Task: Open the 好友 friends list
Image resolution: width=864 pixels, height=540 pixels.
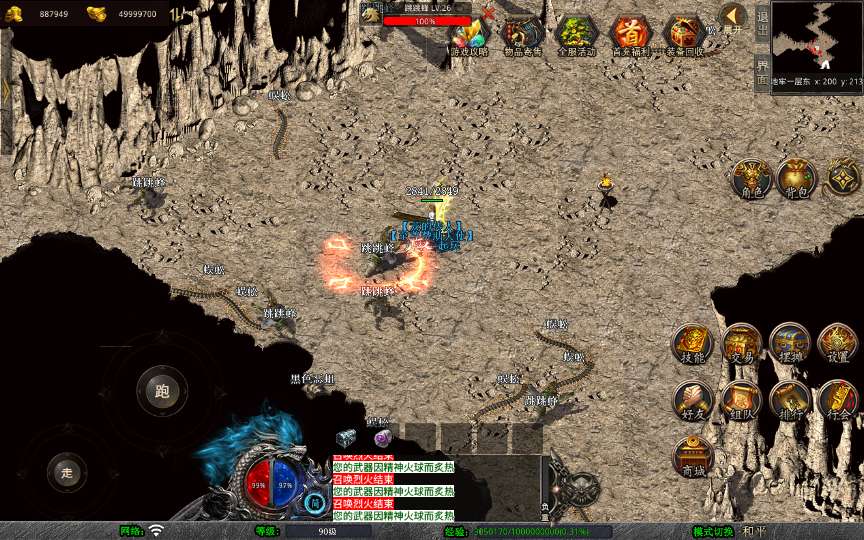Action: point(692,399)
